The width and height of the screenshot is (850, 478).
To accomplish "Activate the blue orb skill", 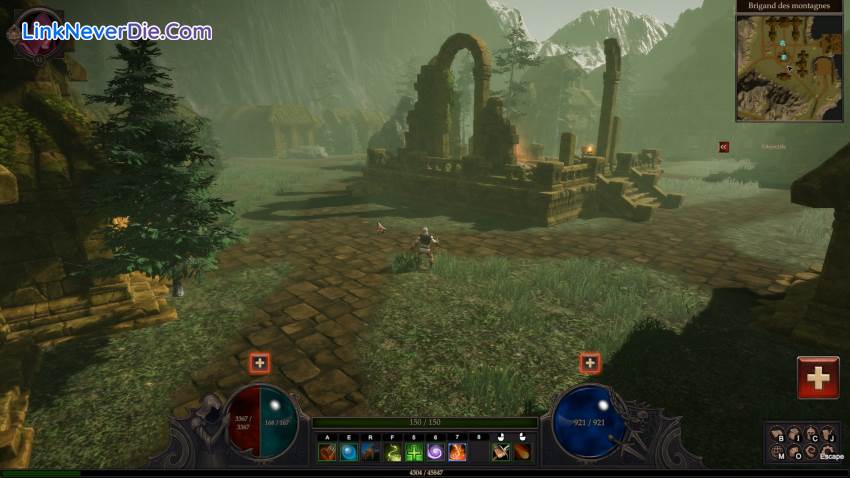I will (348, 453).
